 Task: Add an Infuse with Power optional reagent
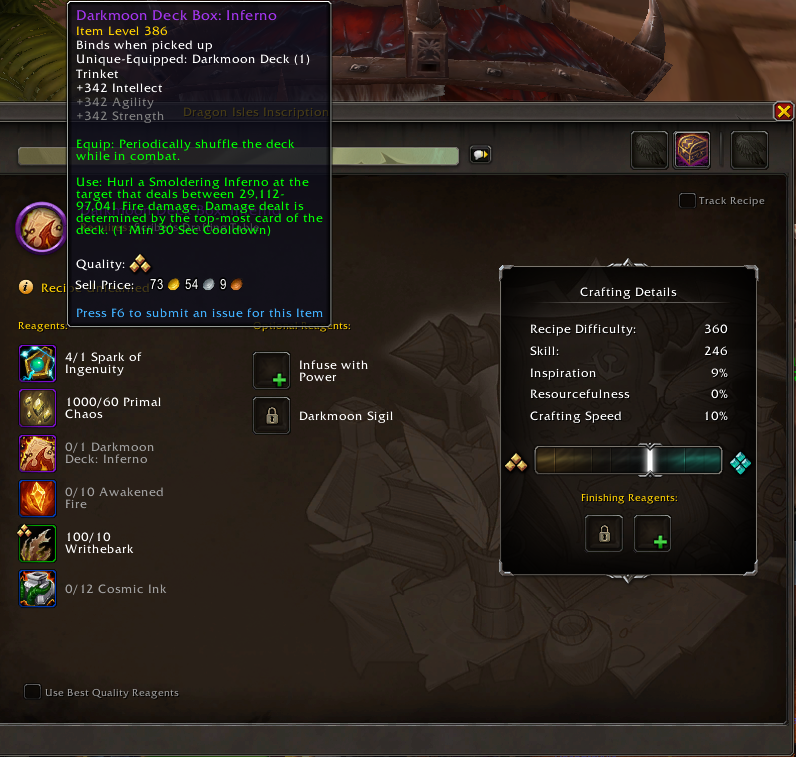pyautogui.click(x=272, y=371)
